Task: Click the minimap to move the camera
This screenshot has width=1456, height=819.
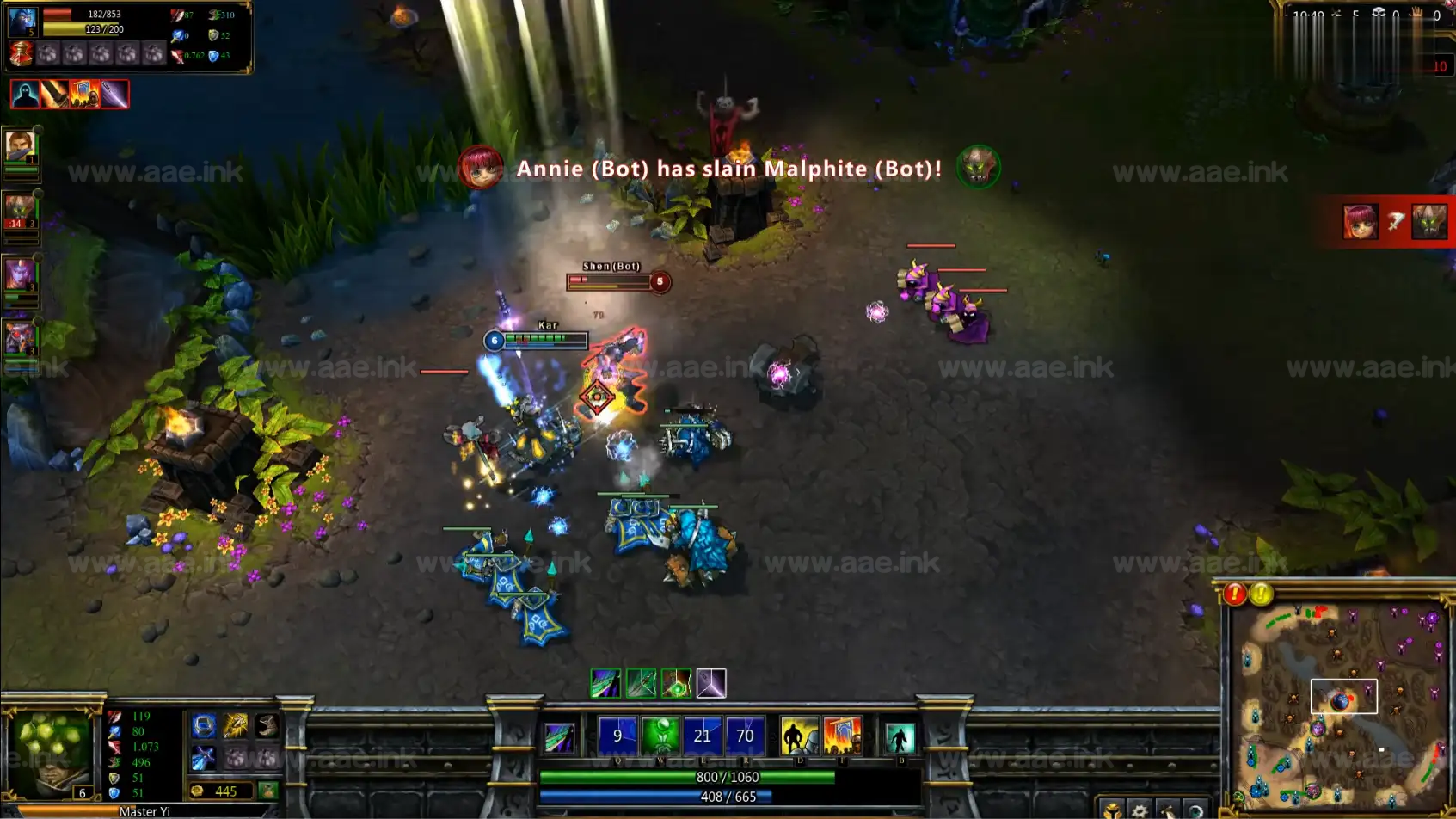Action: [1340, 705]
